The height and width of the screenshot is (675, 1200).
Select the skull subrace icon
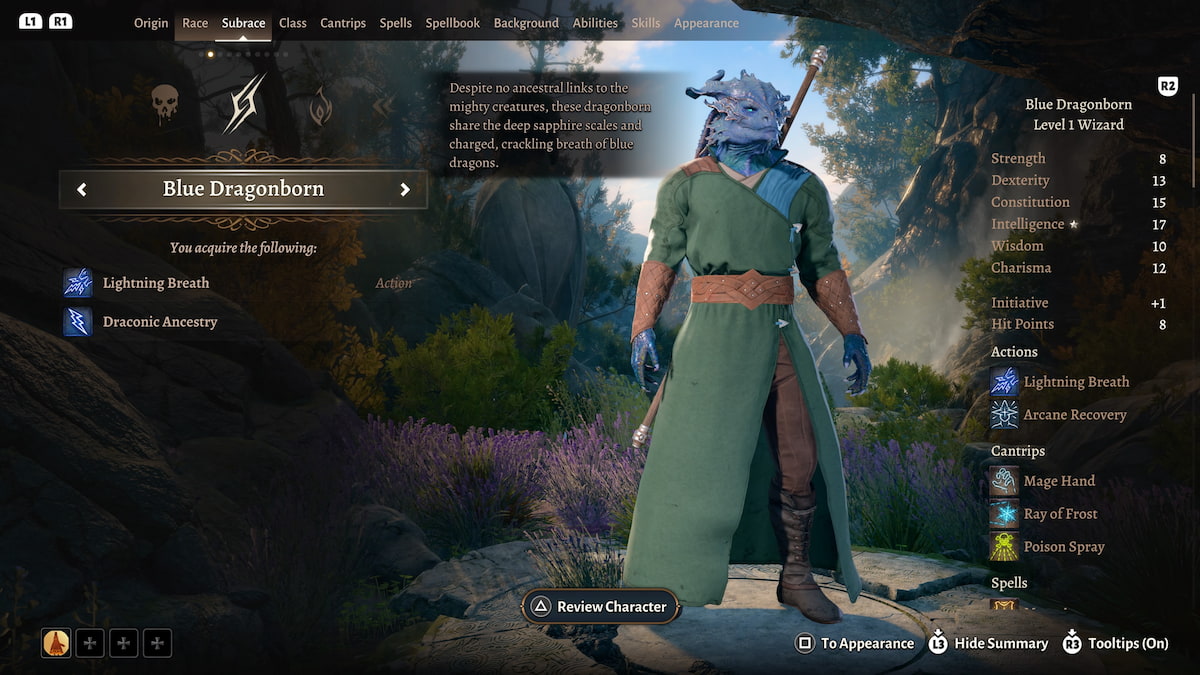(165, 103)
